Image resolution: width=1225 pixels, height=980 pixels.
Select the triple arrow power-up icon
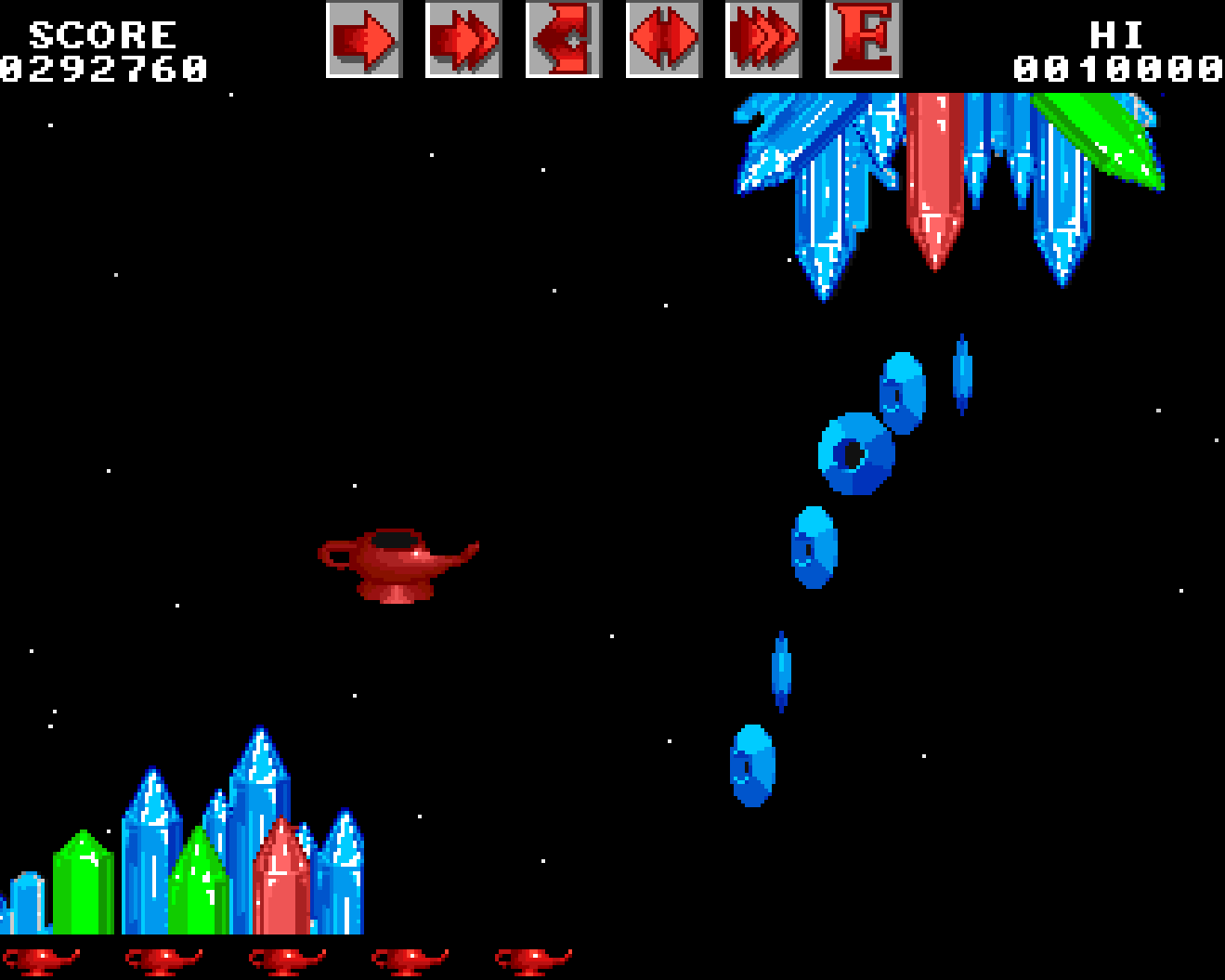pos(762,39)
